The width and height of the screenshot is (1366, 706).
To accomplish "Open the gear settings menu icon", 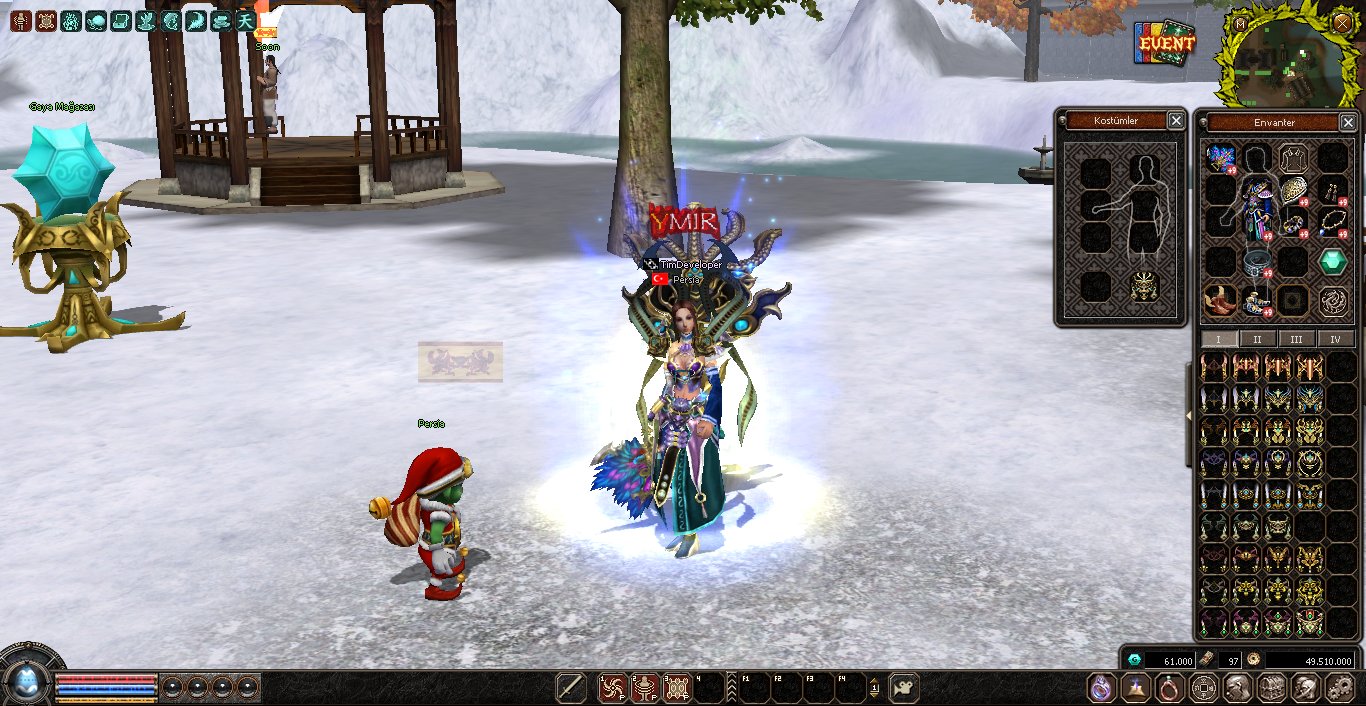I will 1340,688.
